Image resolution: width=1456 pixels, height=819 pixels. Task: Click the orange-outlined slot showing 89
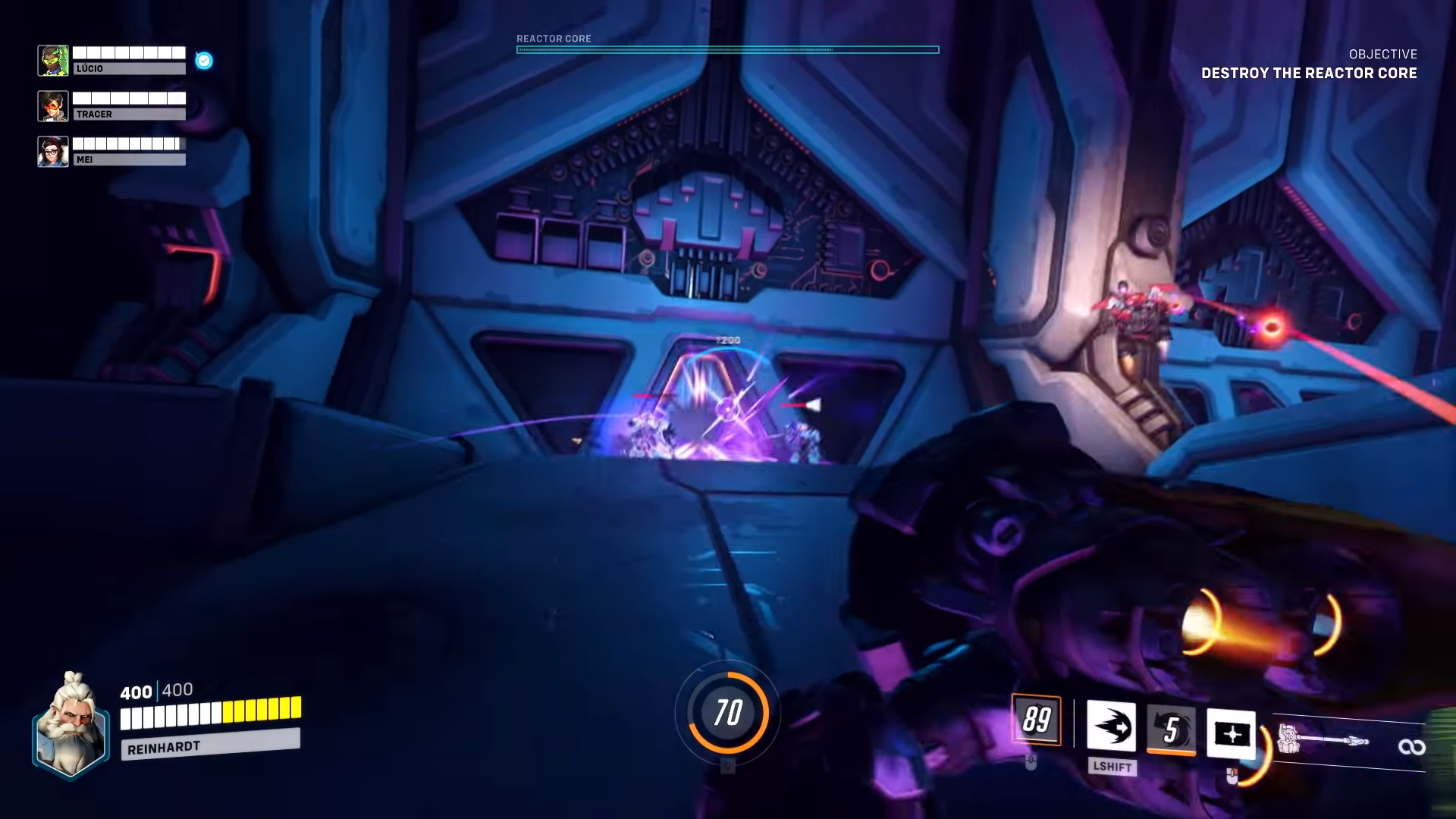(1037, 719)
